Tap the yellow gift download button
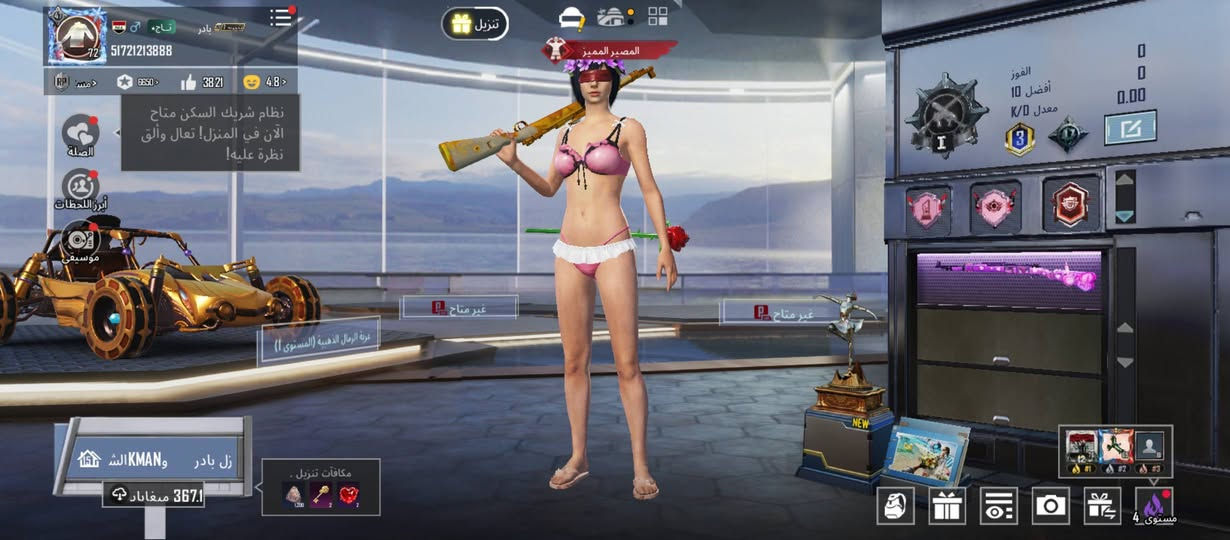This screenshot has width=1230, height=540. click(x=475, y=23)
